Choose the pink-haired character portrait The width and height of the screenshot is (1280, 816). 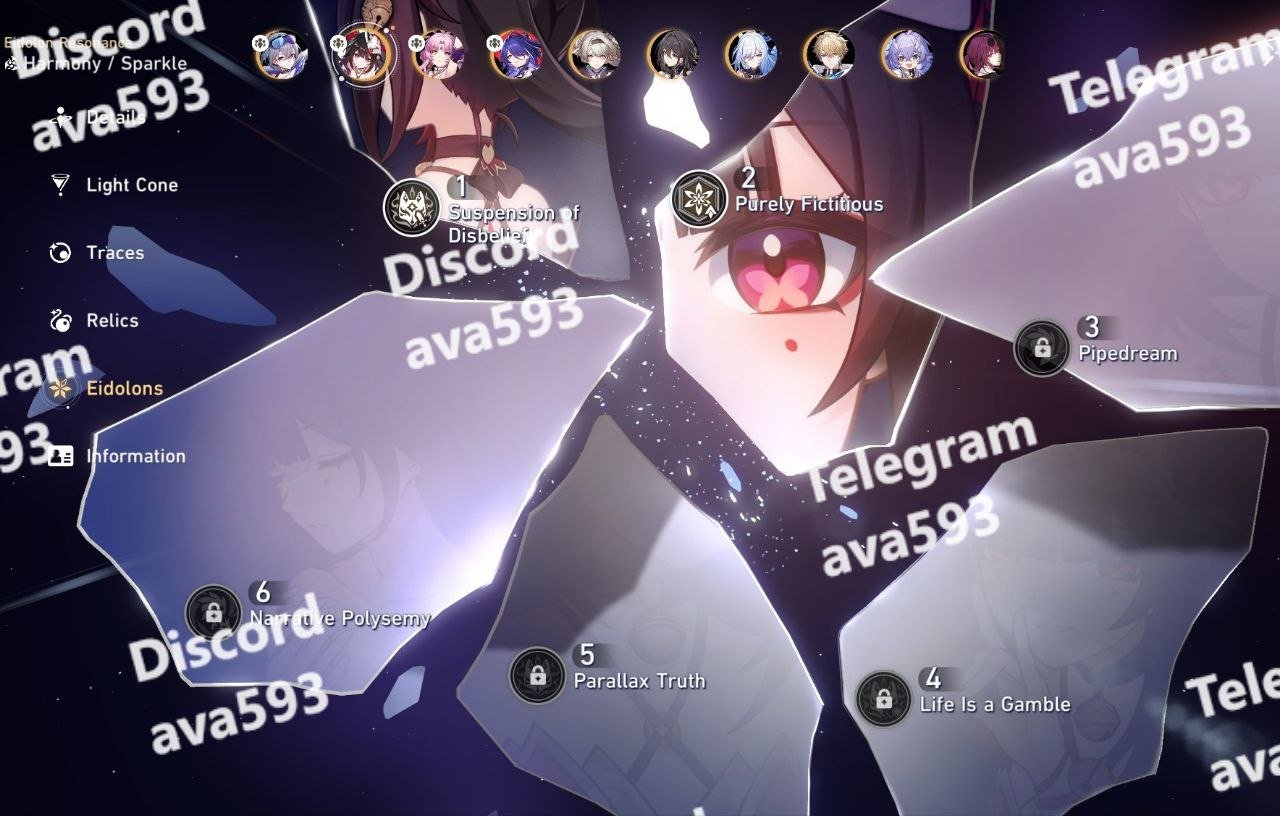[x=438, y=54]
